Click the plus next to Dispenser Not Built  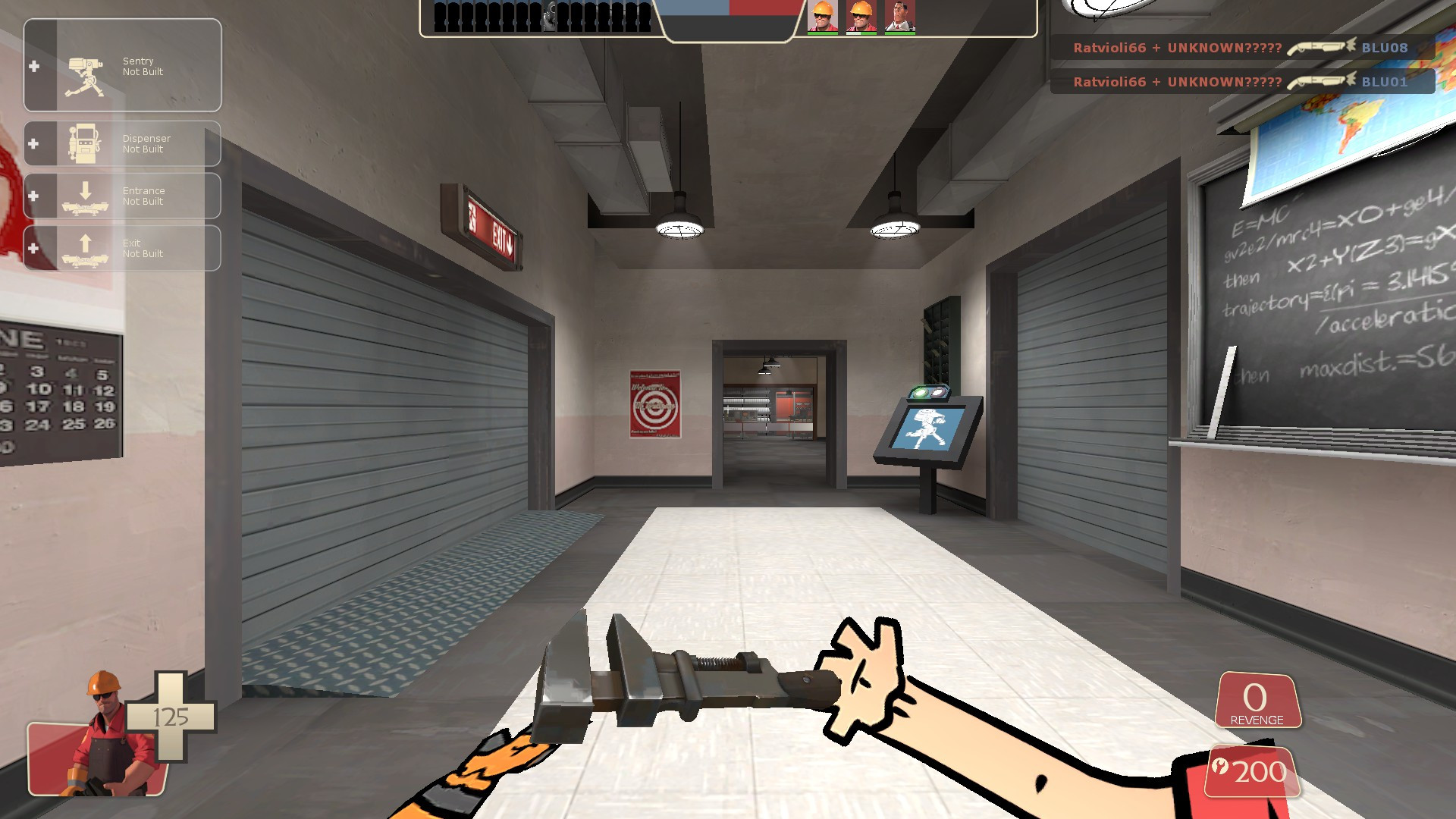pyautogui.click(x=33, y=144)
